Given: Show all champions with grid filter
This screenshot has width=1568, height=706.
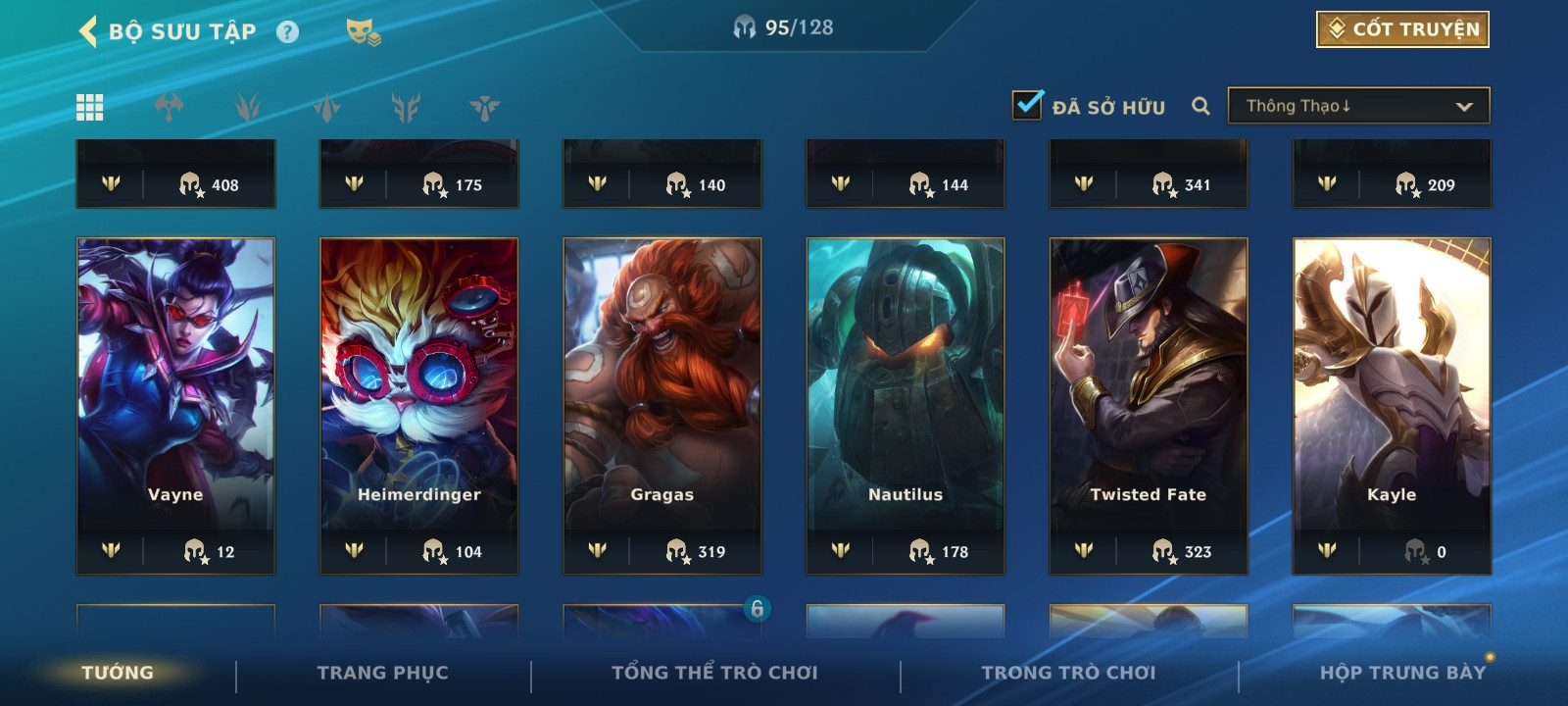Looking at the screenshot, I should [90, 107].
